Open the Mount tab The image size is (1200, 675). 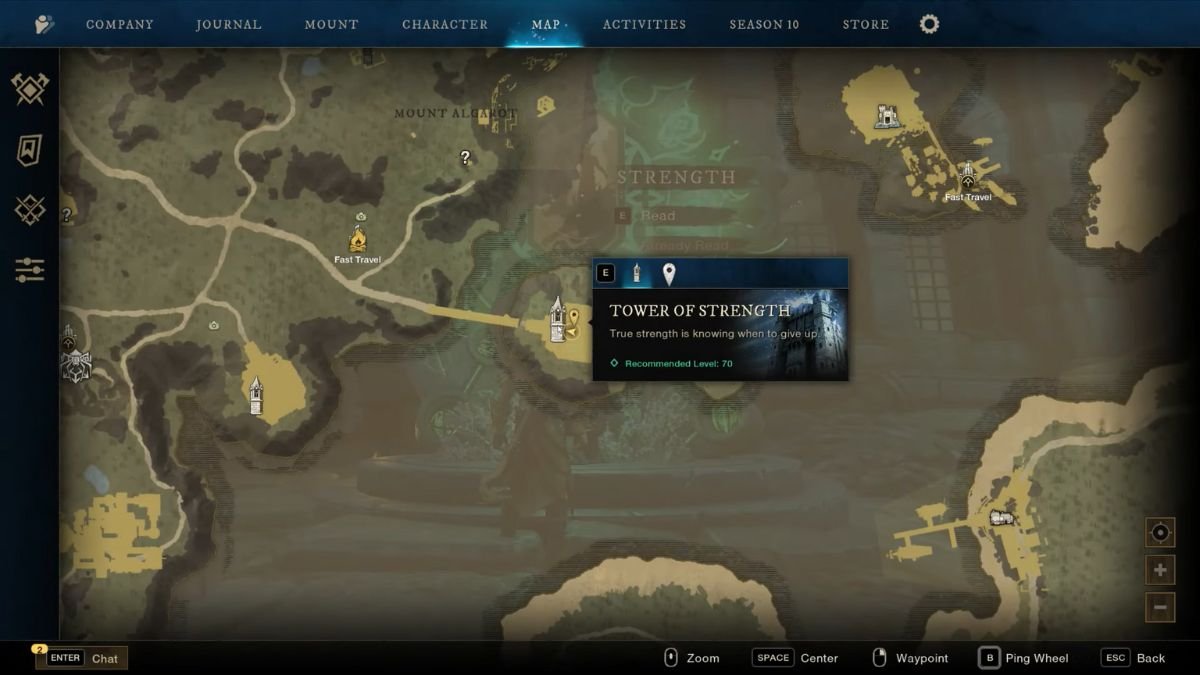[x=331, y=24]
